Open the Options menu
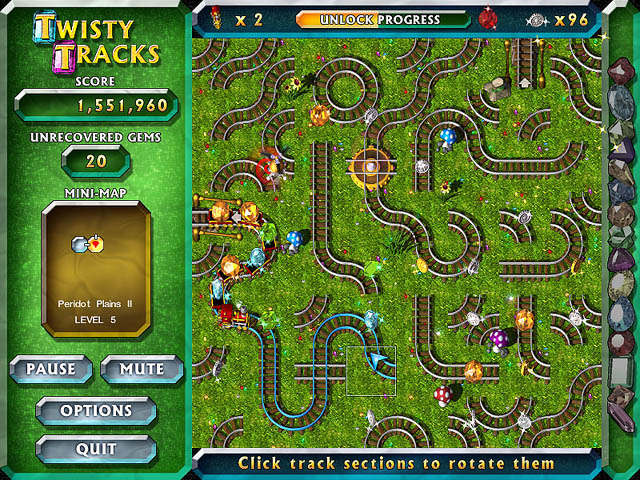The image size is (640, 480). pyautogui.click(x=96, y=410)
